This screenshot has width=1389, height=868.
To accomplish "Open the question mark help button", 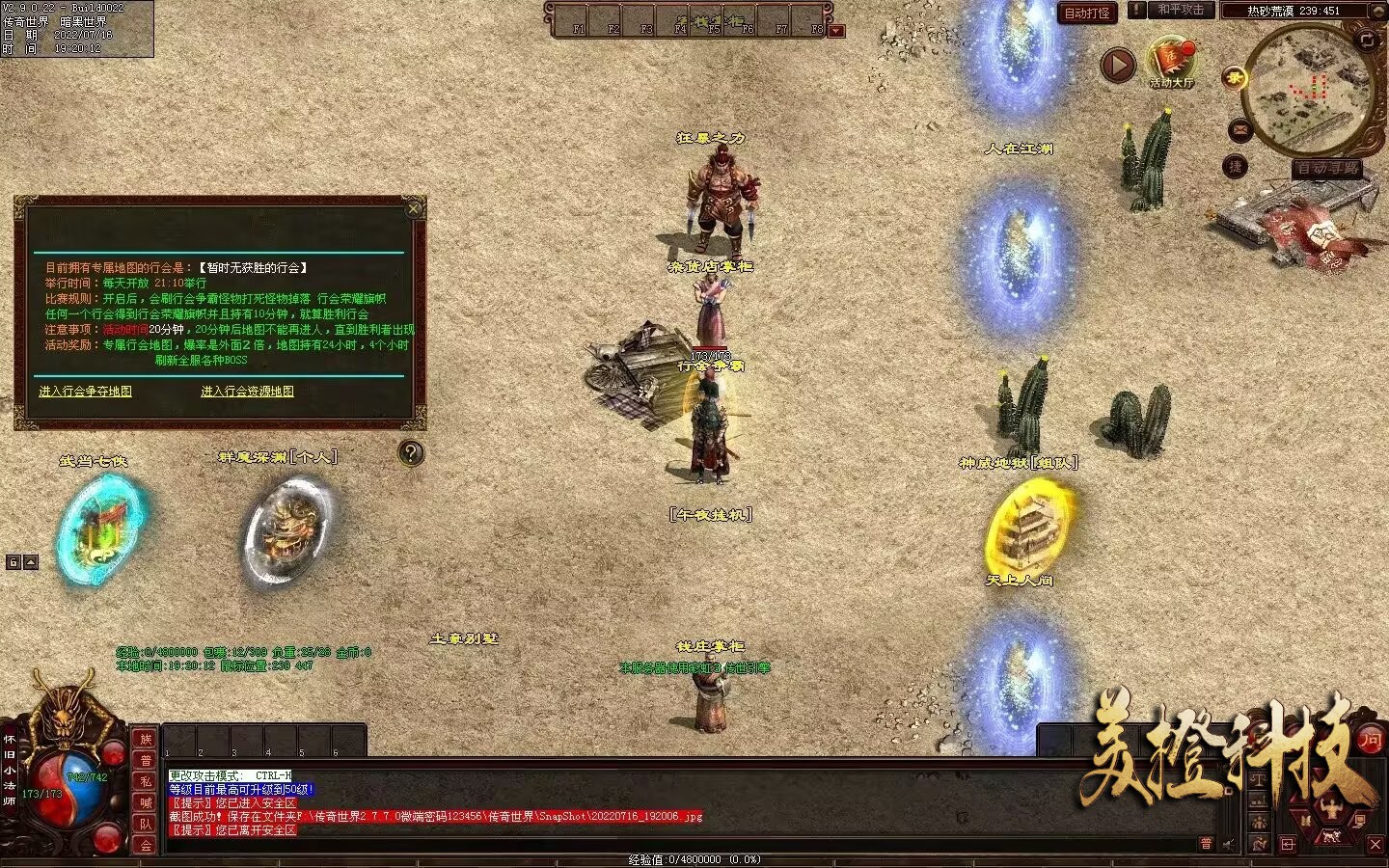I will [x=411, y=453].
